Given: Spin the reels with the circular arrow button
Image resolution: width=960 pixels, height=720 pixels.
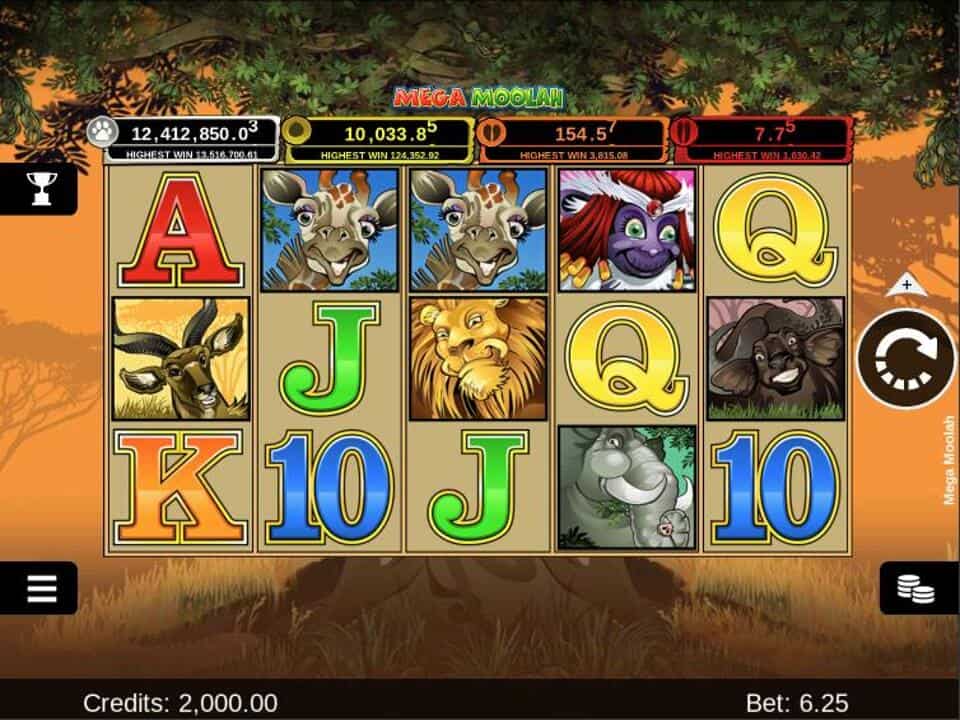Looking at the screenshot, I should (x=906, y=359).
